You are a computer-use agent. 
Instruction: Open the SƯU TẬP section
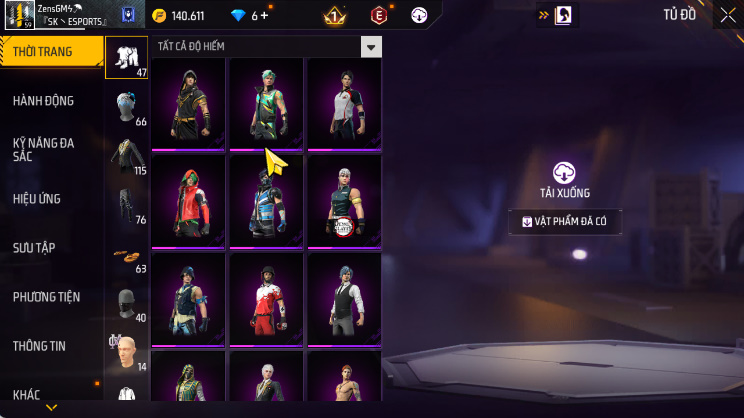tap(35, 247)
